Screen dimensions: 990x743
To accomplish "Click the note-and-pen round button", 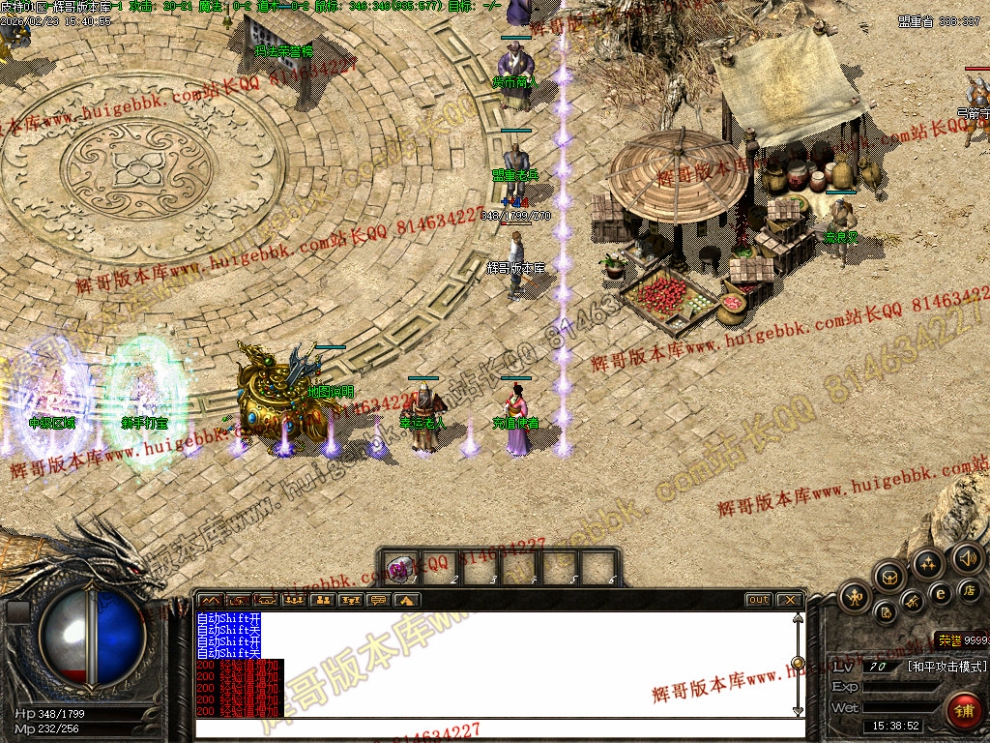I will 884,611.
